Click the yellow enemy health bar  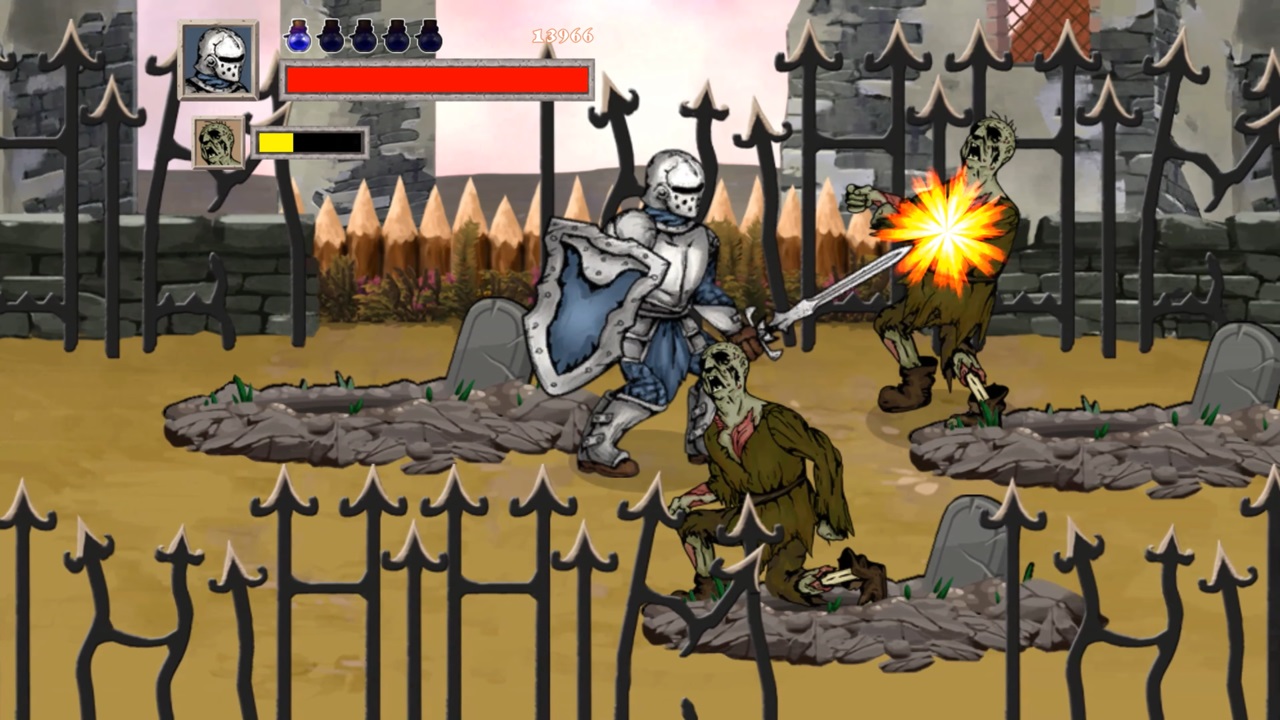(275, 142)
